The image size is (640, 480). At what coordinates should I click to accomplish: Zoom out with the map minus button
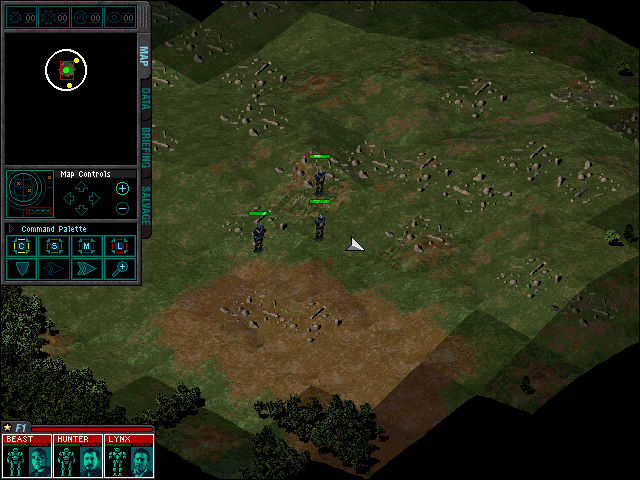coord(122,208)
